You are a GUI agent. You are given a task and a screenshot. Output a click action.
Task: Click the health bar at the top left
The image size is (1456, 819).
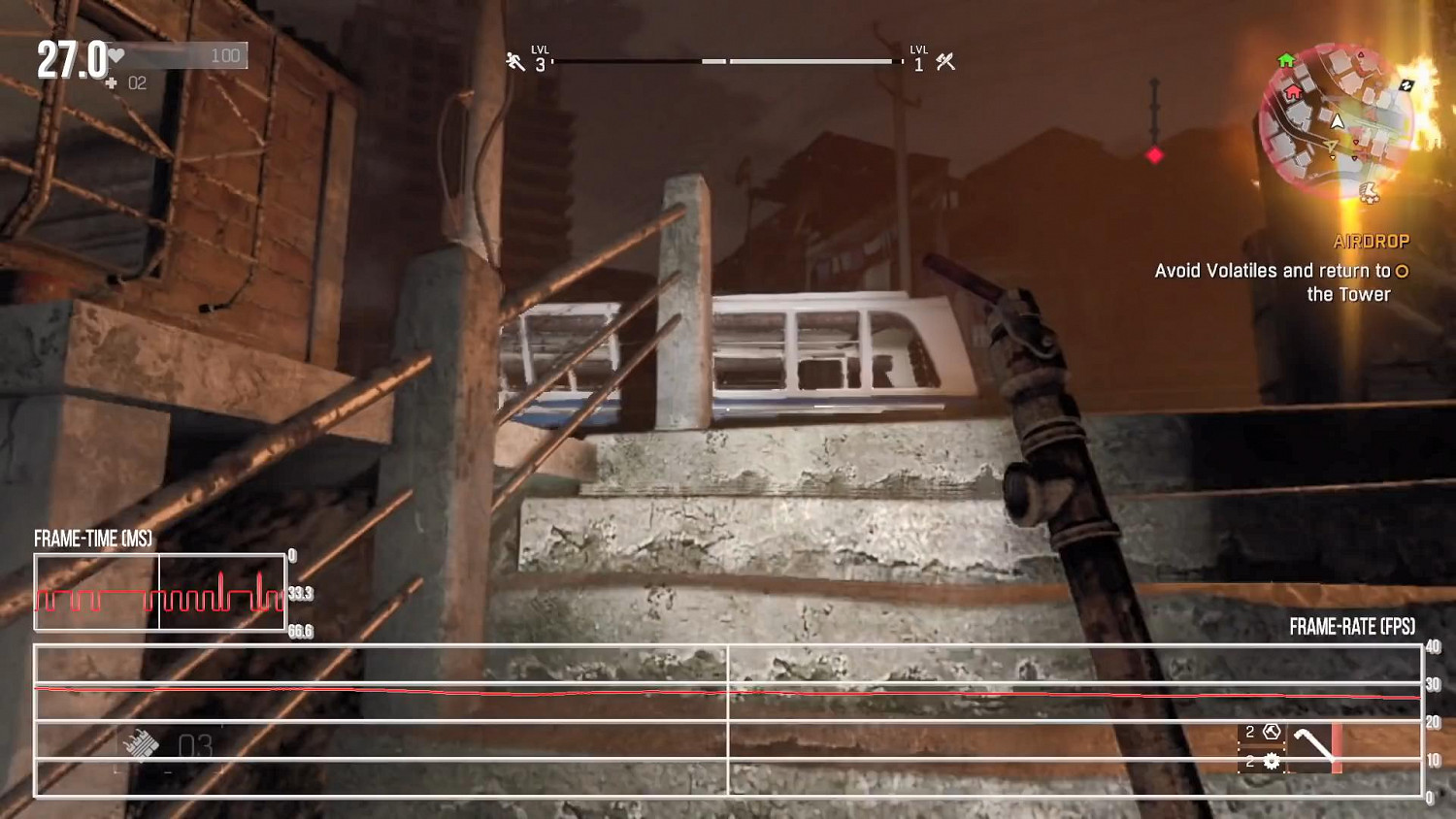pos(175,55)
